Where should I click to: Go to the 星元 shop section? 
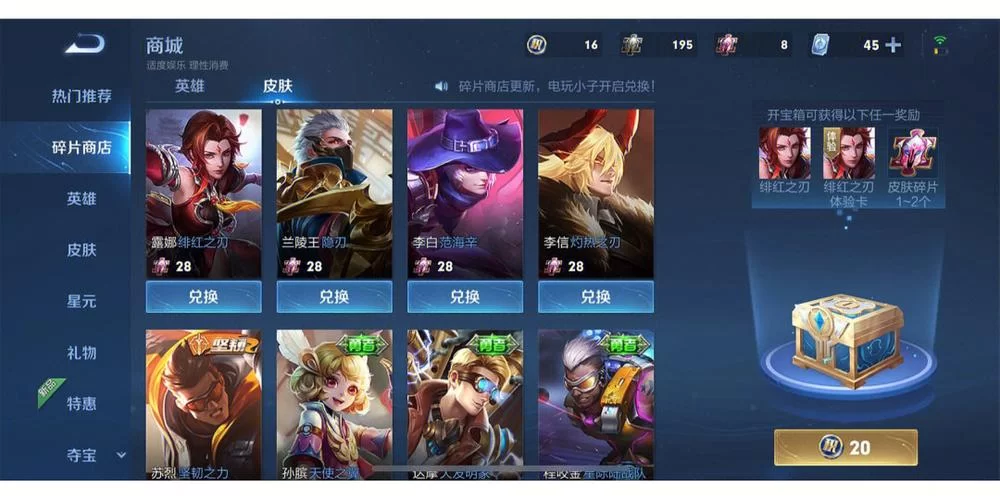(82, 301)
